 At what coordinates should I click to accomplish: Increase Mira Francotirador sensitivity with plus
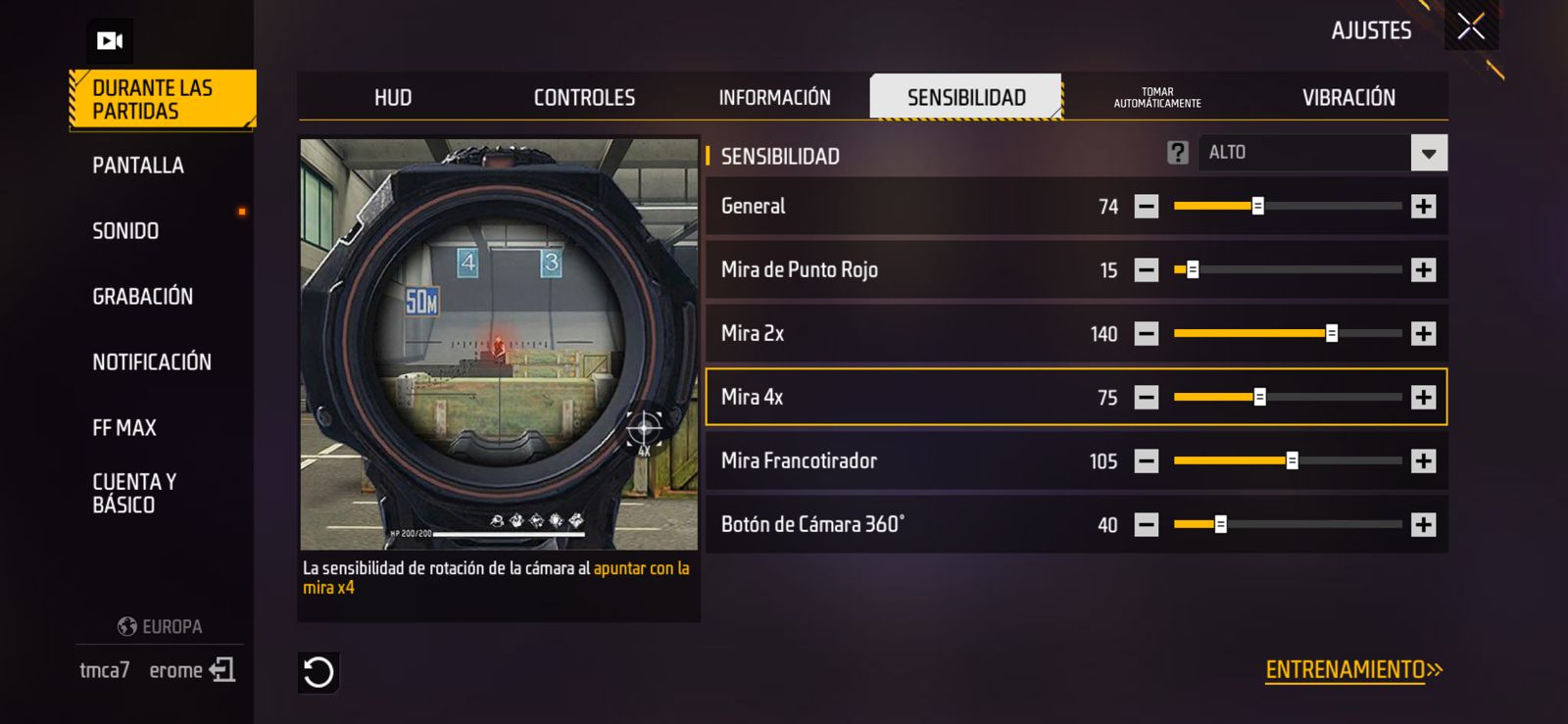click(1423, 461)
